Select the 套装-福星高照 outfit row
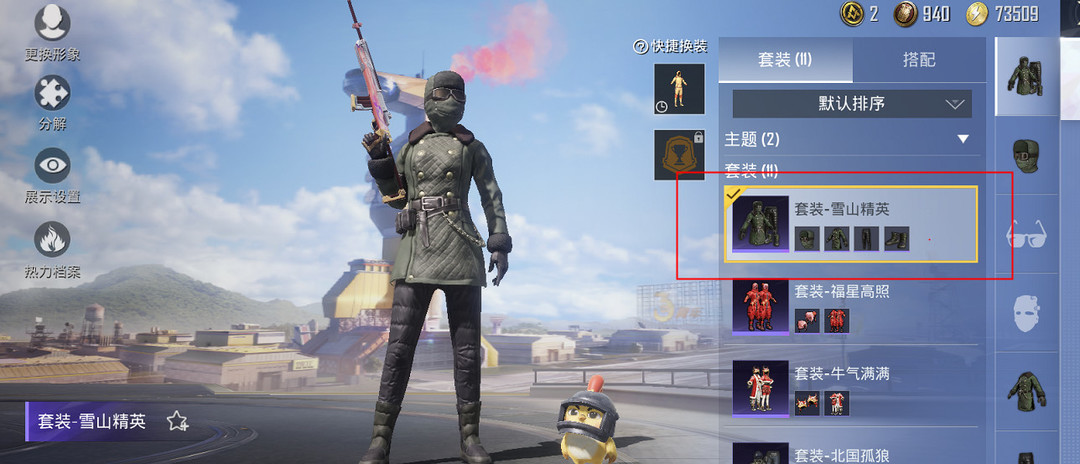 pyautogui.click(x=850, y=306)
